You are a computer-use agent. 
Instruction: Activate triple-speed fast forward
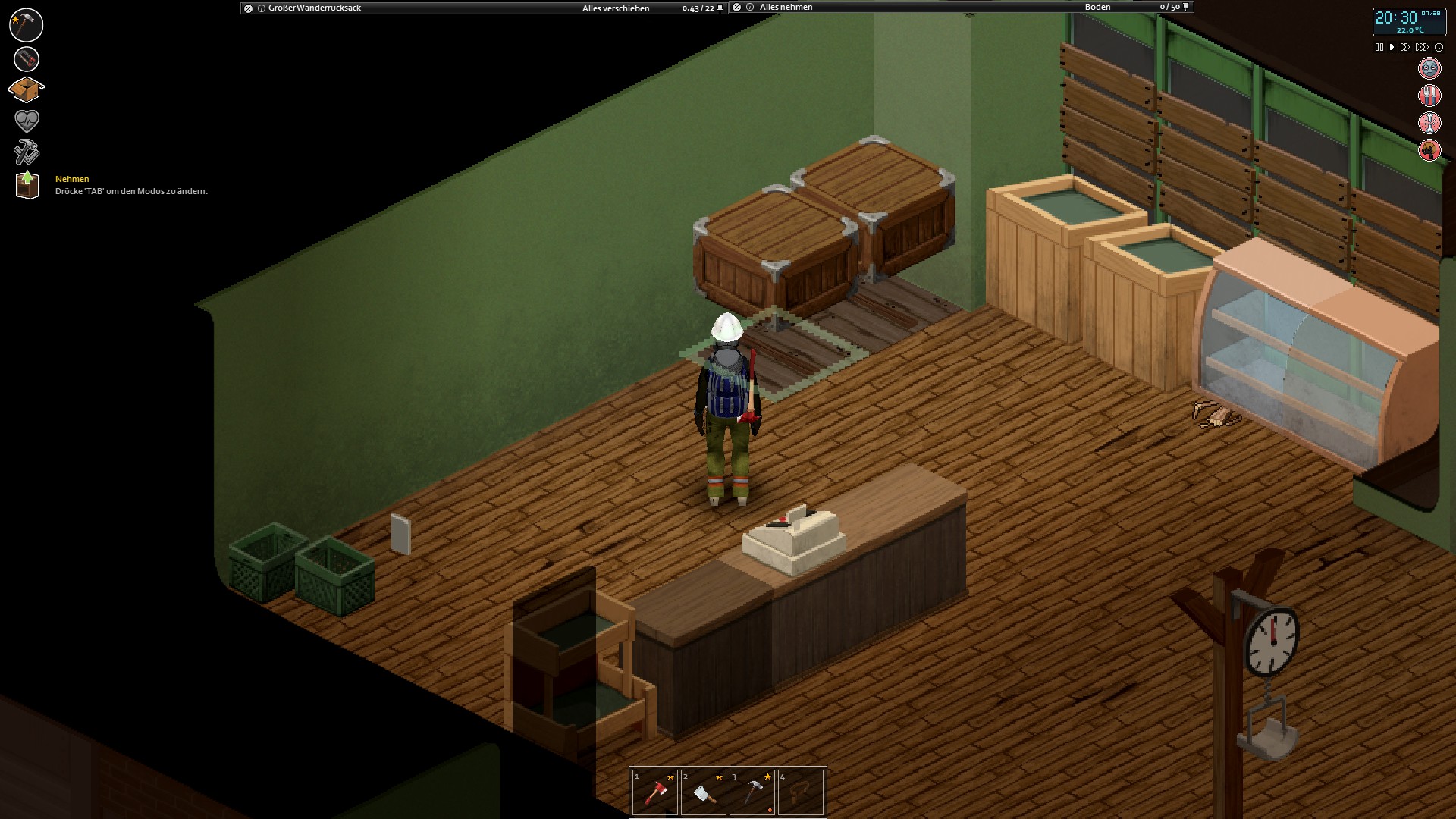(1420, 46)
